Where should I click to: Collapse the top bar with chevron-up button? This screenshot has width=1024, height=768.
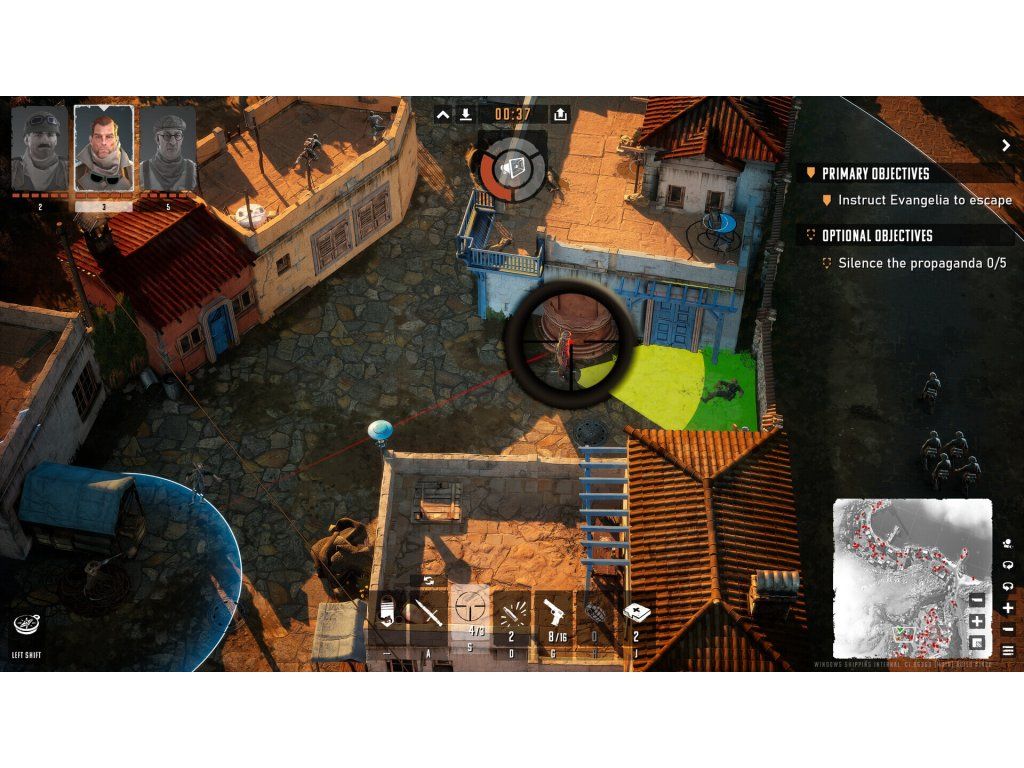(443, 115)
